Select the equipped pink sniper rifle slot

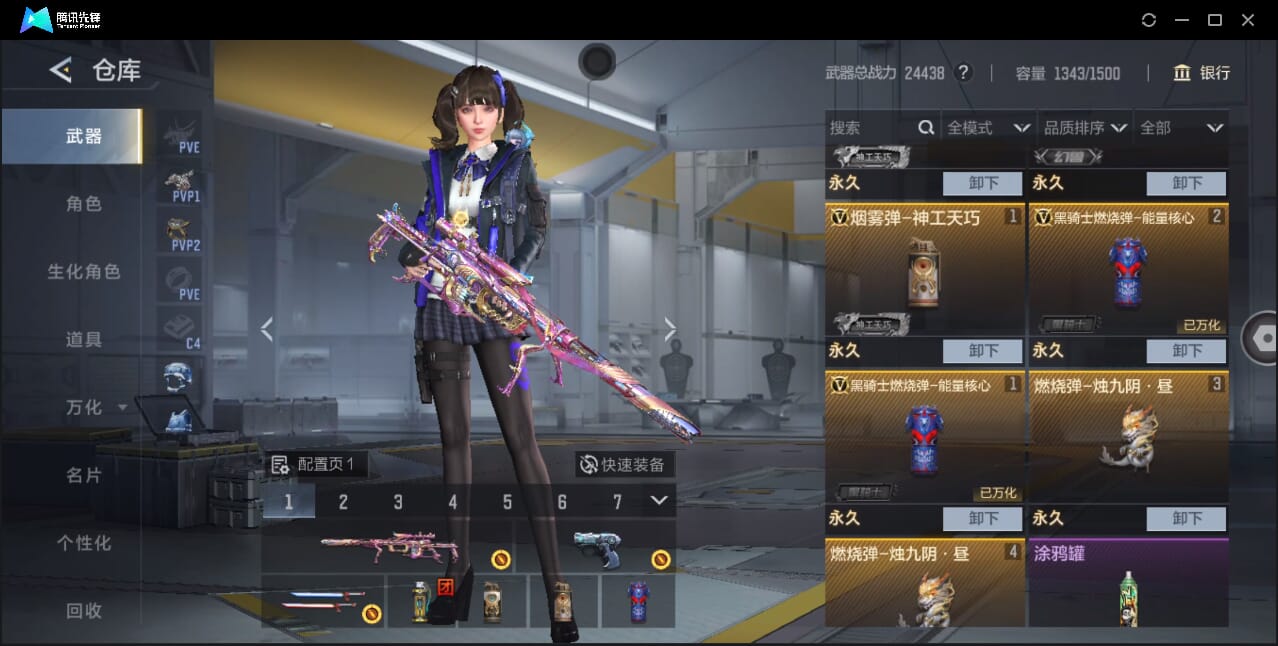pyautogui.click(x=388, y=546)
